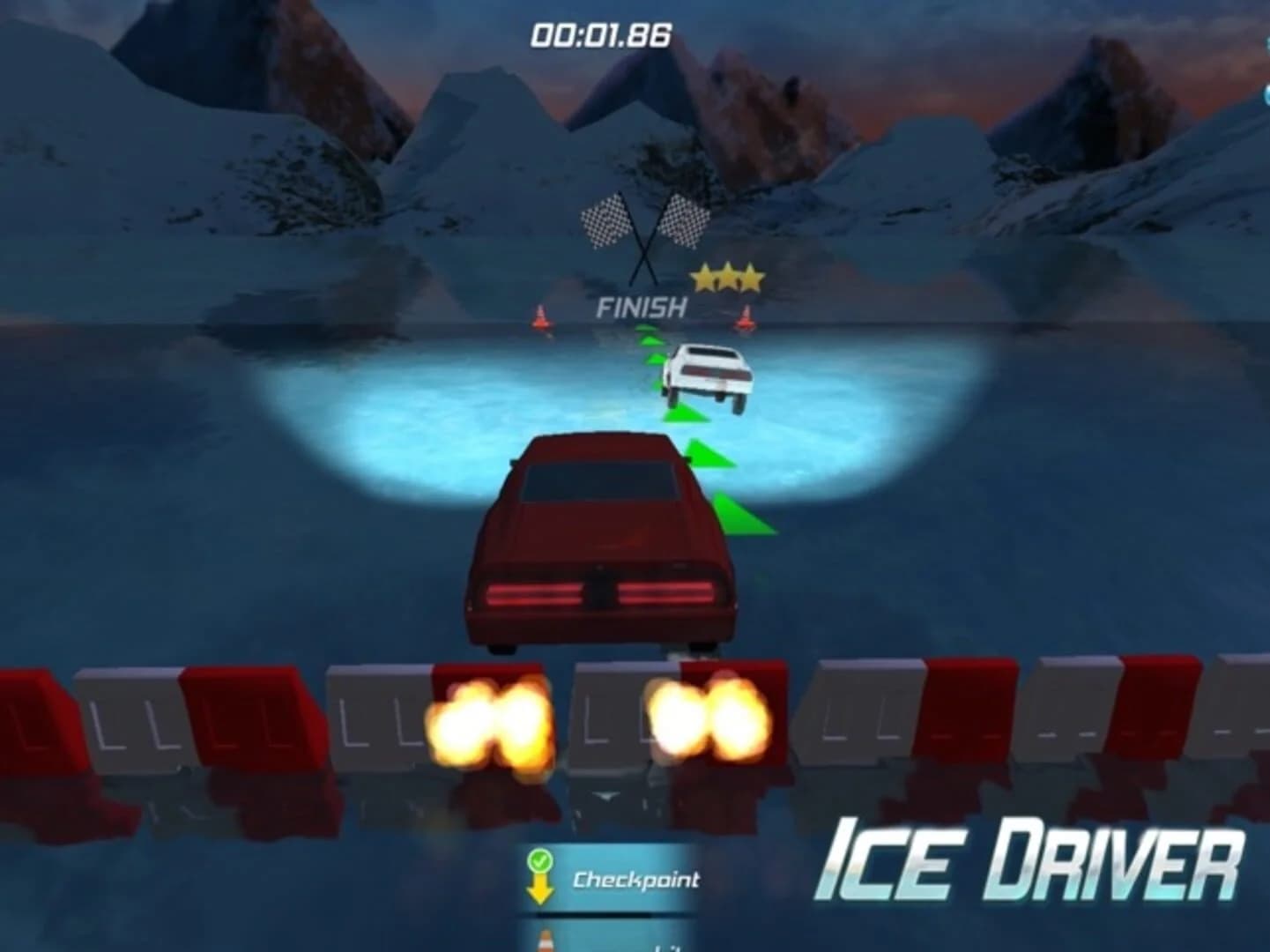Select the yellow checkpoint arrow icon
This screenshot has width=1270, height=952.
click(540, 890)
